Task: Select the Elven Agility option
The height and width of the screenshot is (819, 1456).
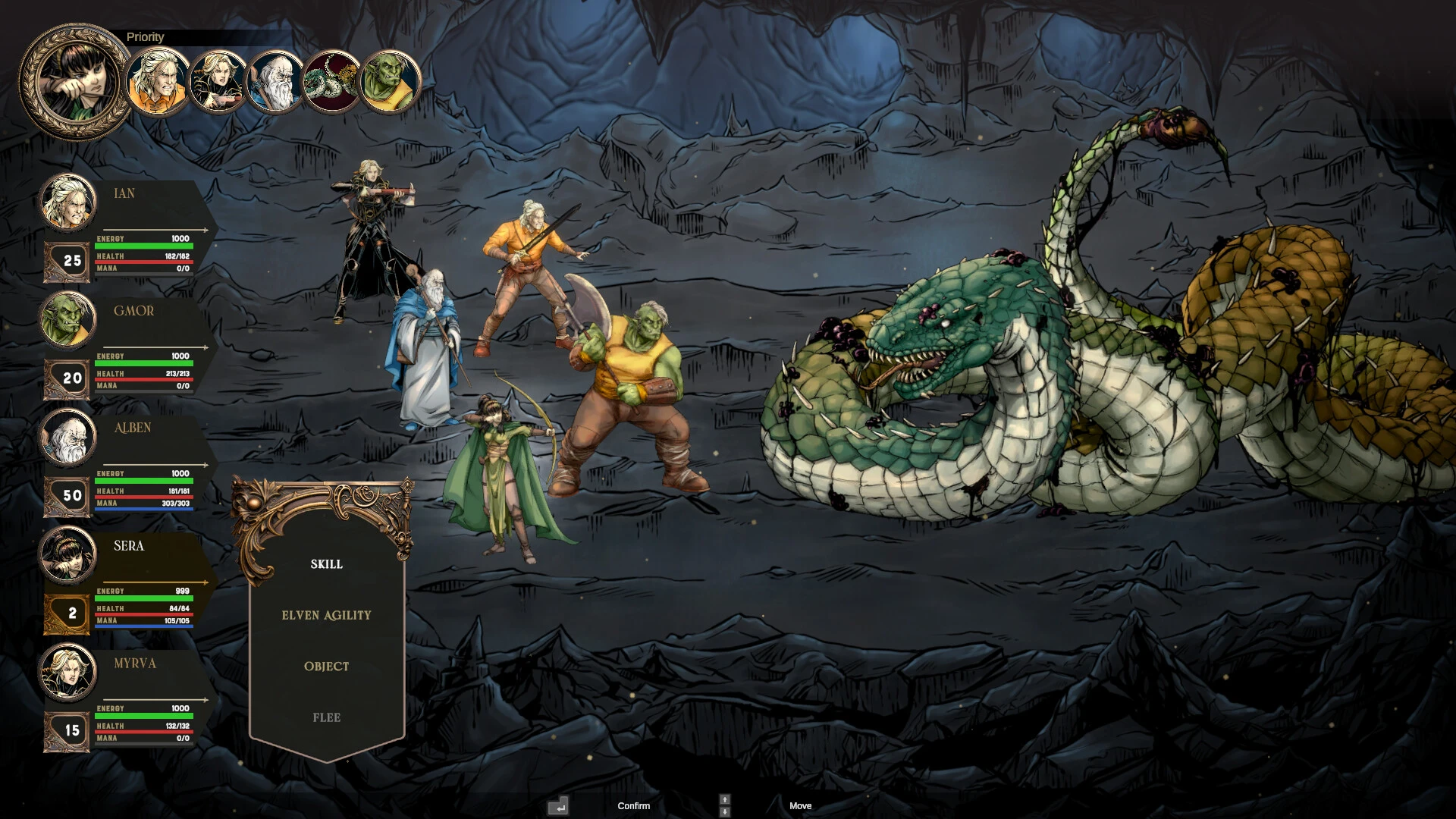Action: (326, 615)
